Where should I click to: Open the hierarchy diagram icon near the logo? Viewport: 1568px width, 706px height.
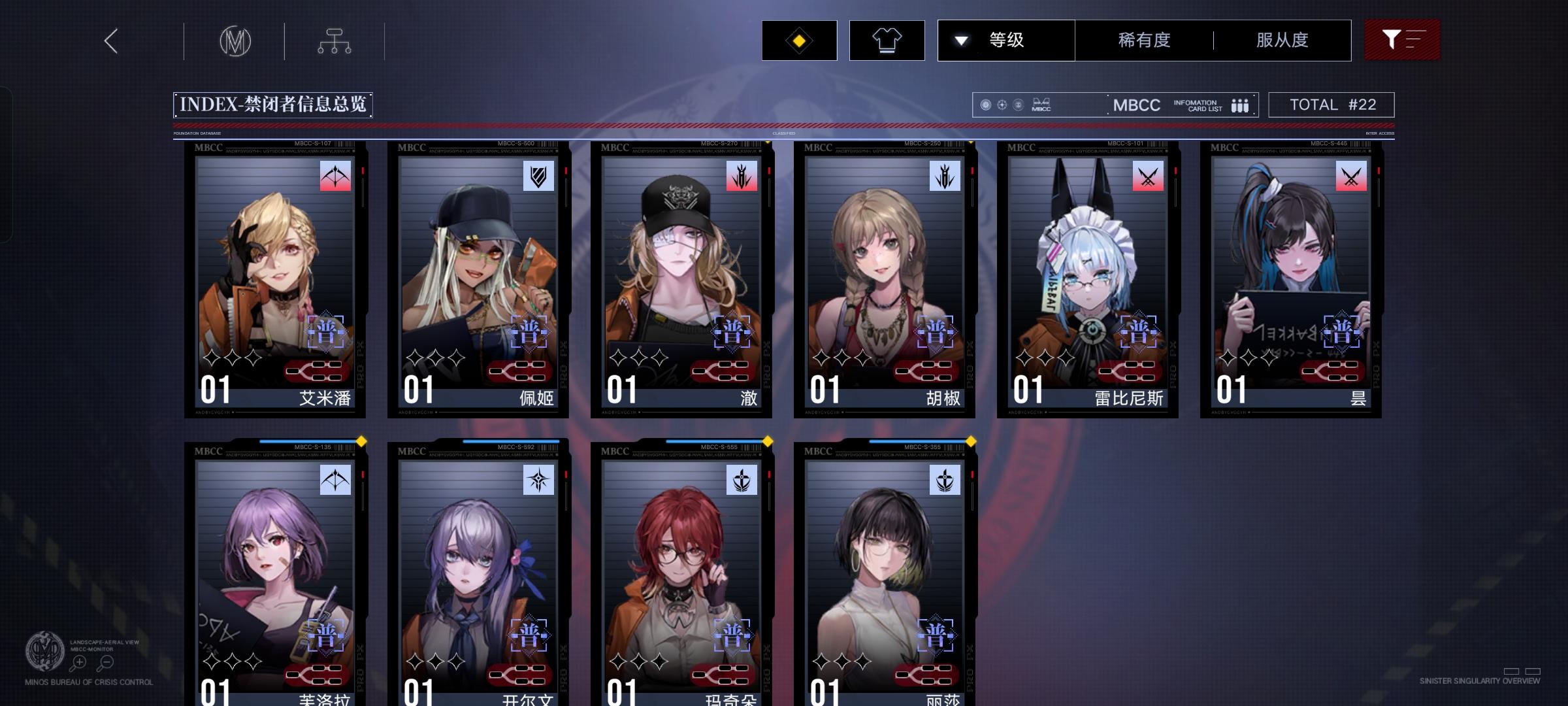335,40
